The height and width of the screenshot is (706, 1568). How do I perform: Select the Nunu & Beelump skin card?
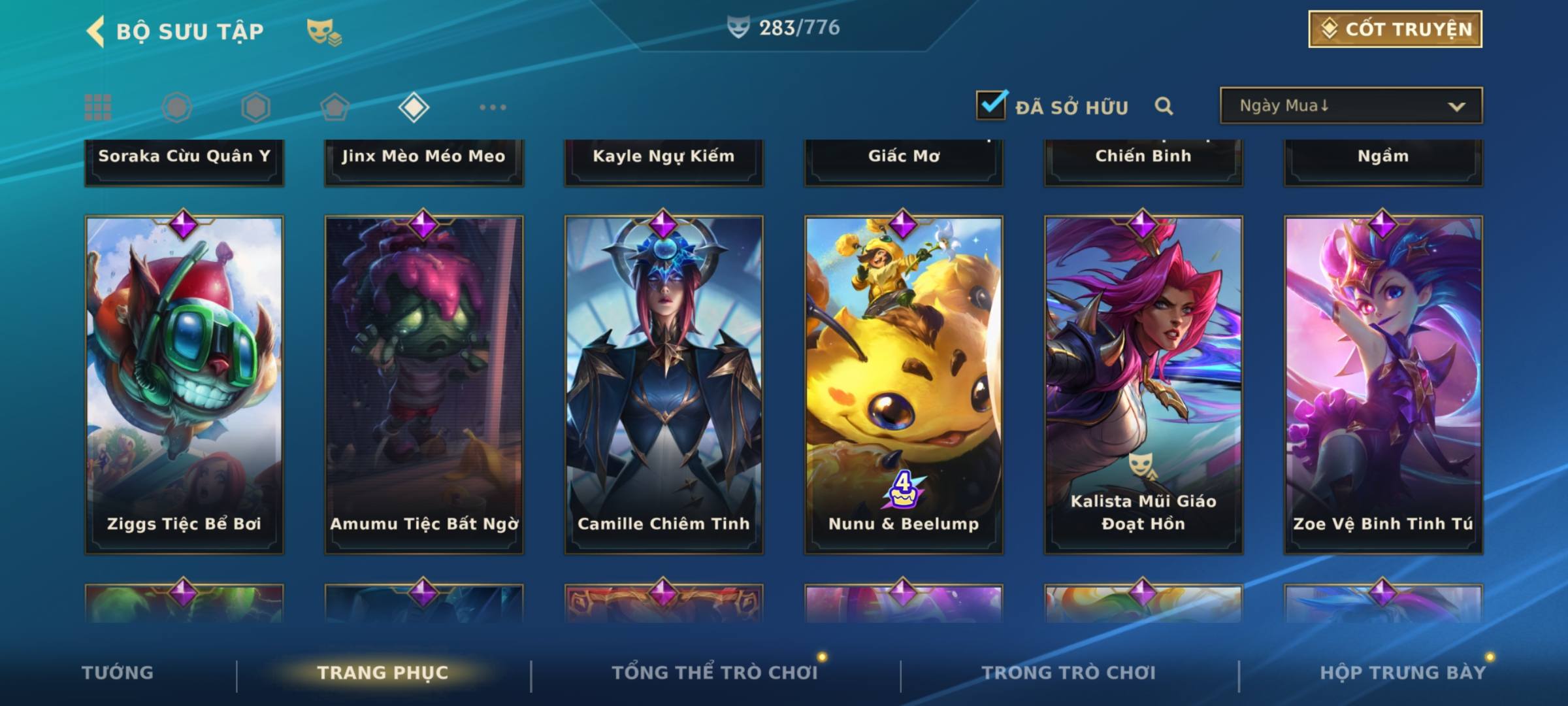click(x=904, y=385)
